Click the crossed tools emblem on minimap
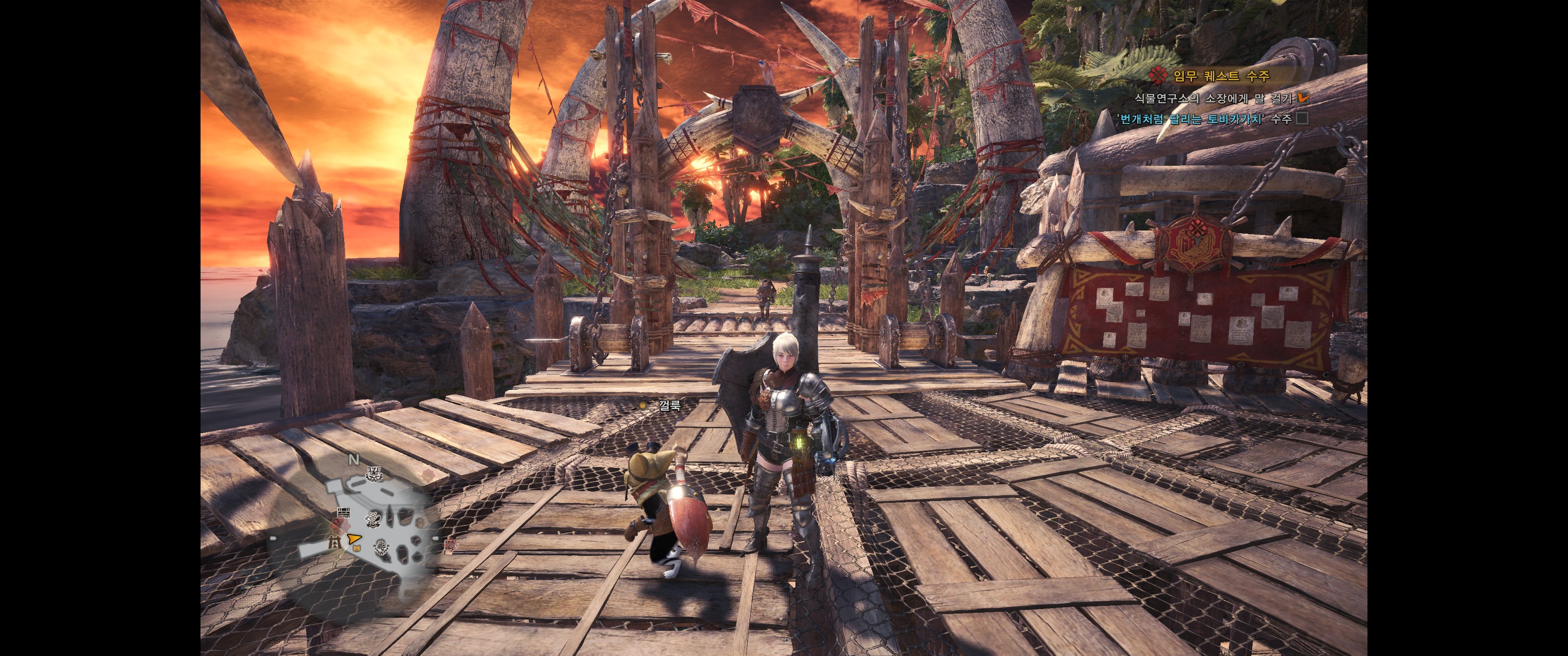Image resolution: width=1568 pixels, height=656 pixels. click(373, 519)
